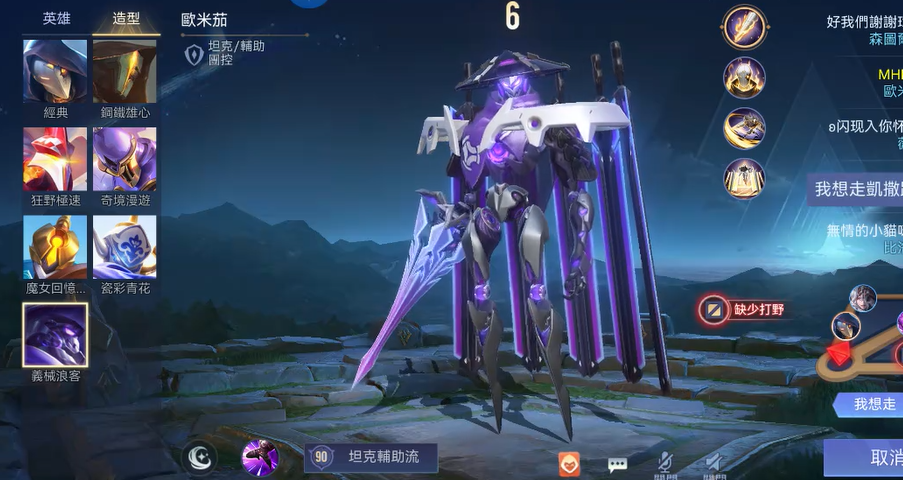Viewport: 903px width, 480px height.
Task: Open the 造型 skins tab
Action: click(125, 19)
